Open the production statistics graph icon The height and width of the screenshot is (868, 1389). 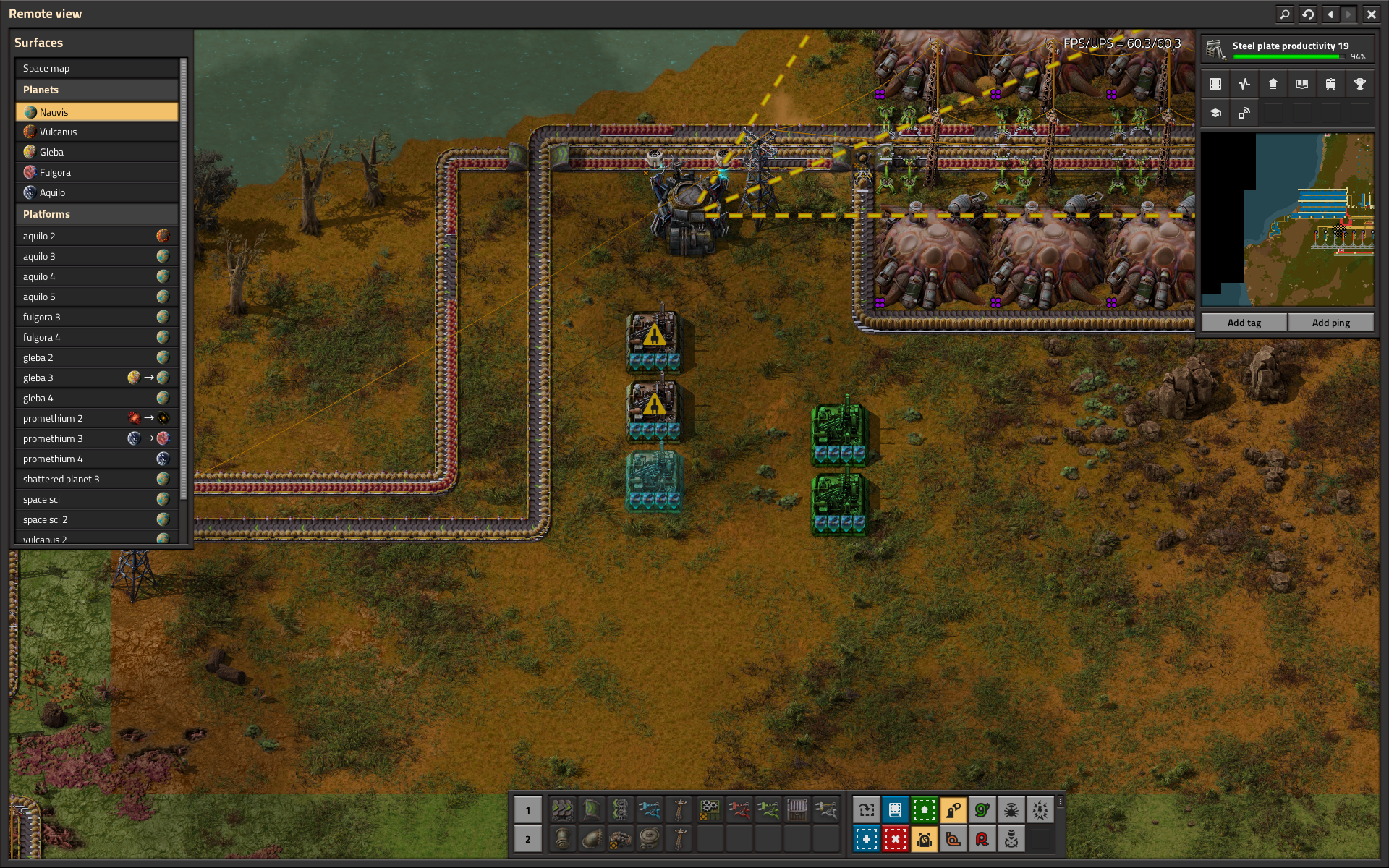(x=1244, y=83)
